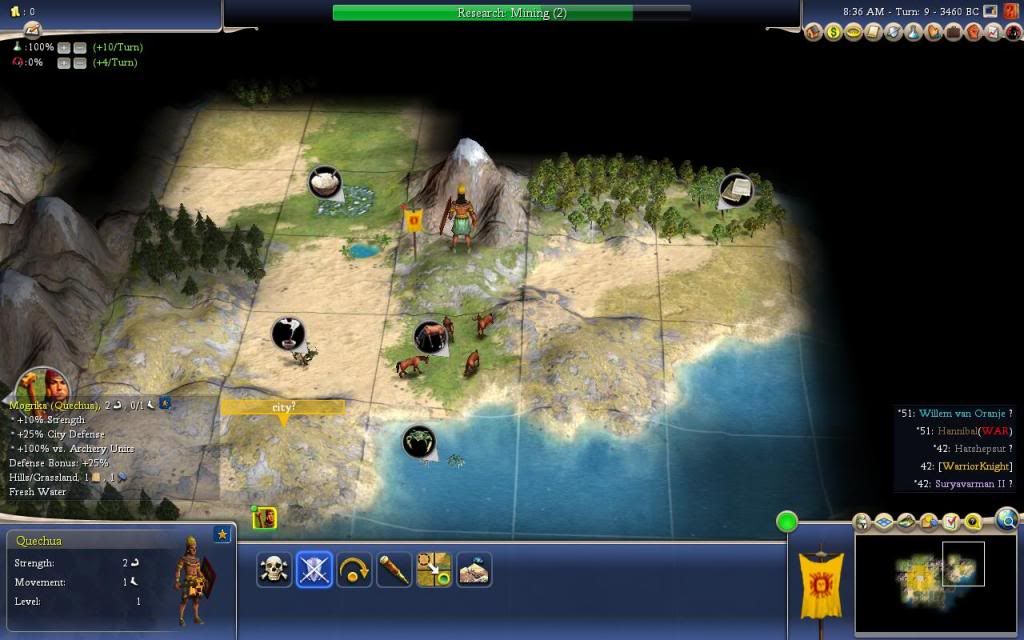Activate the spyglass sentry command
1024x640 pixels.
tap(394, 570)
